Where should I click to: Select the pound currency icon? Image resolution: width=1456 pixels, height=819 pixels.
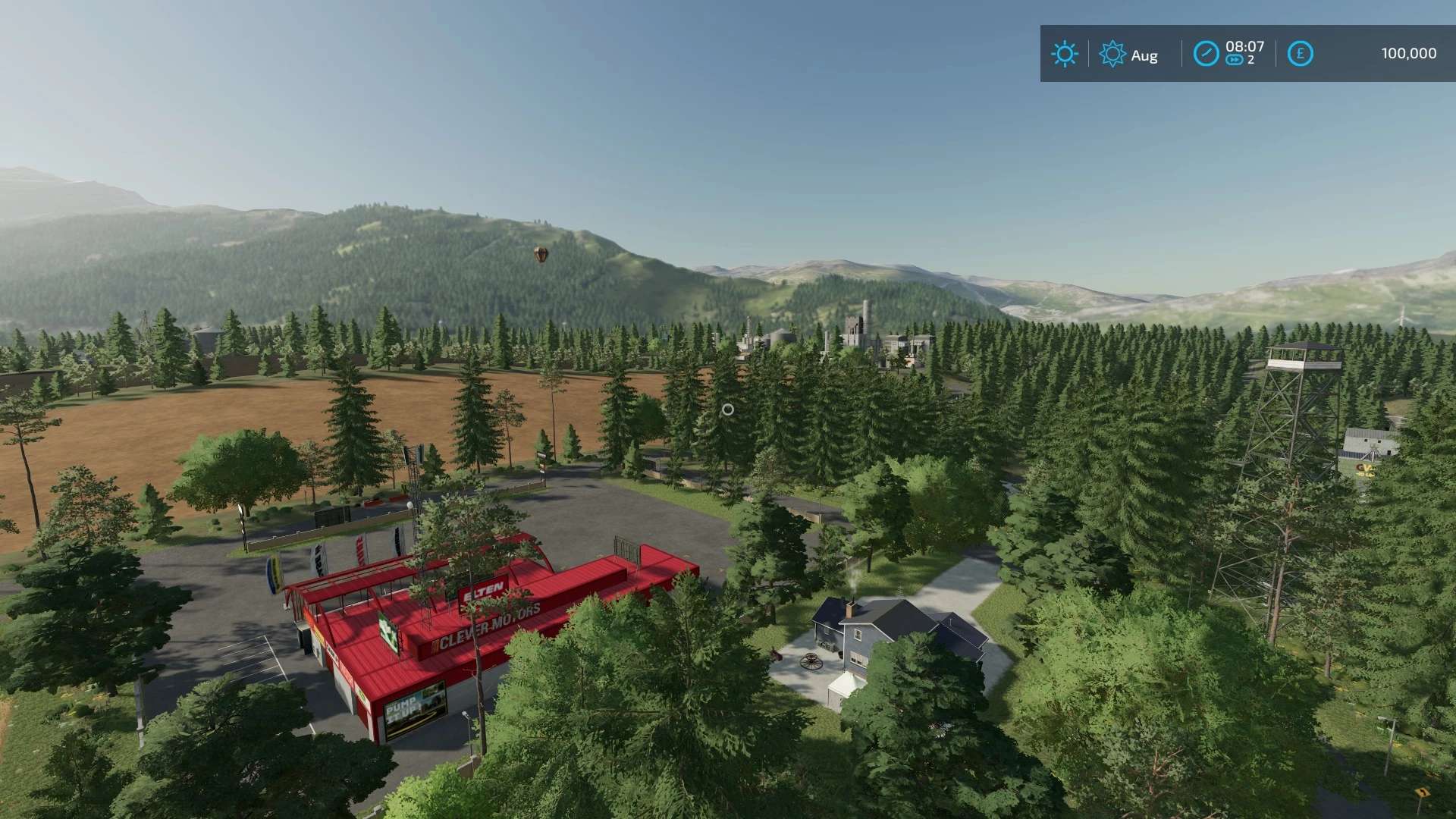click(x=1300, y=54)
